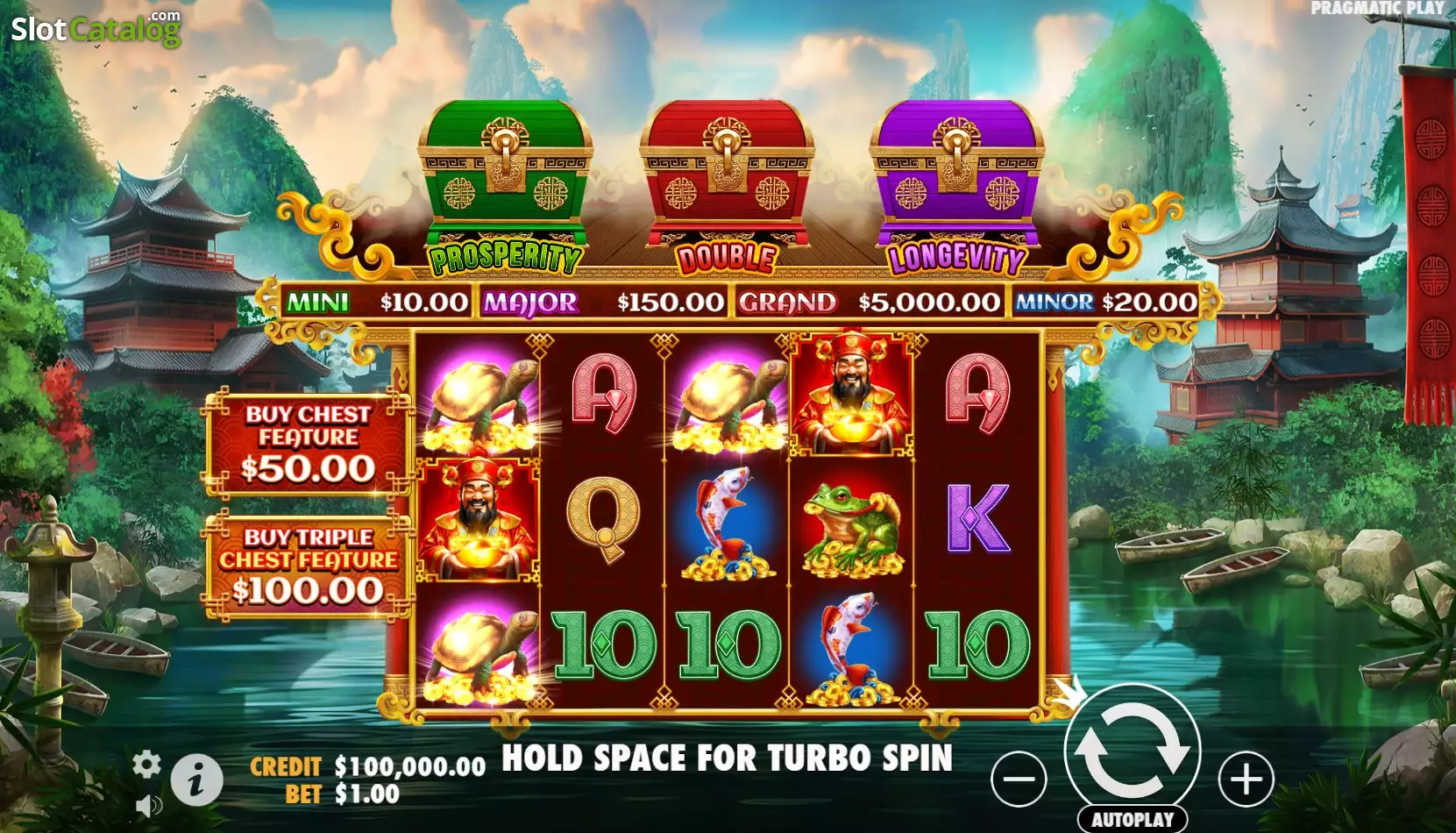Open the game info paytable
Image resolution: width=1456 pixels, height=833 pixels.
tap(195, 779)
